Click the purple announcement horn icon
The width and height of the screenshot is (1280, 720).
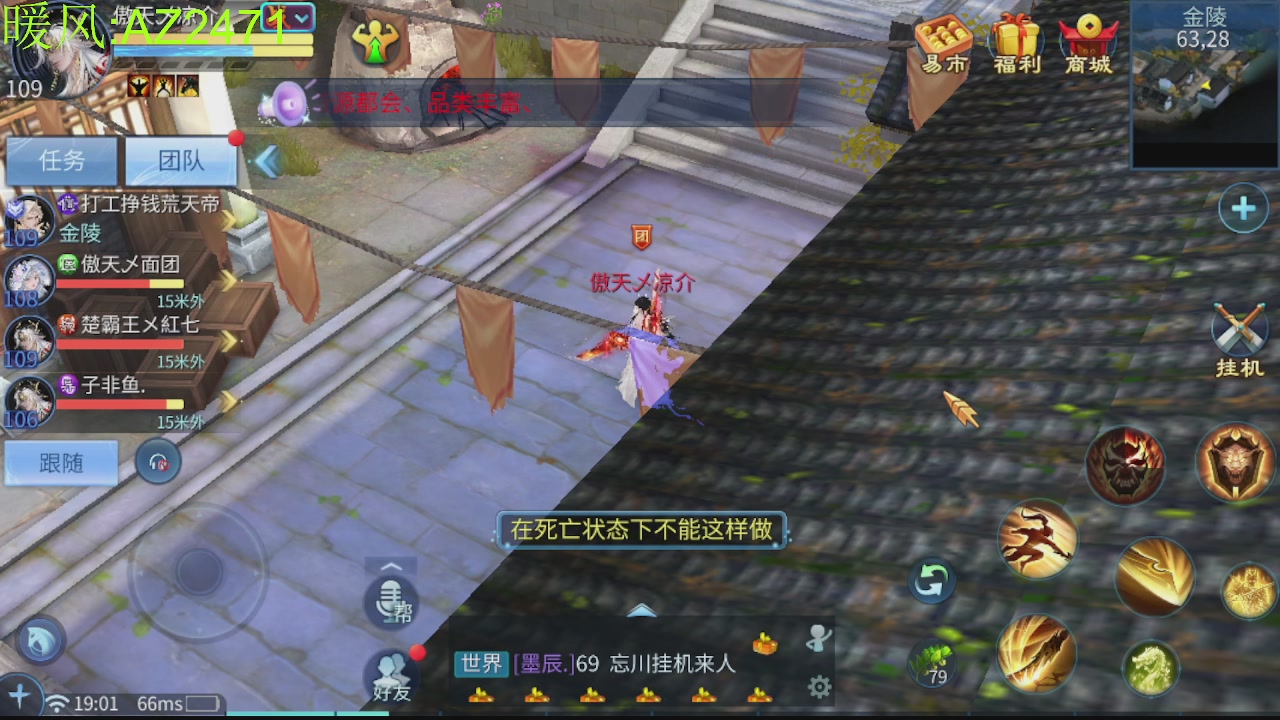coord(289,103)
